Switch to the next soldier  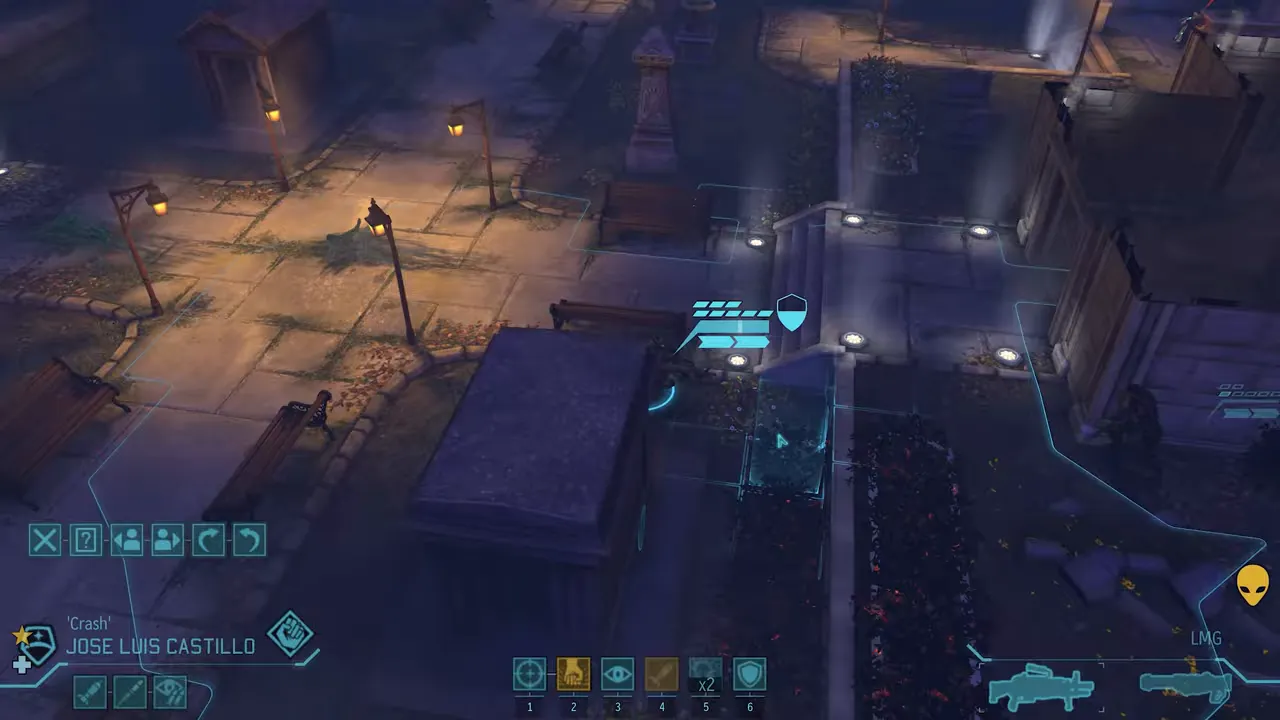pos(166,540)
